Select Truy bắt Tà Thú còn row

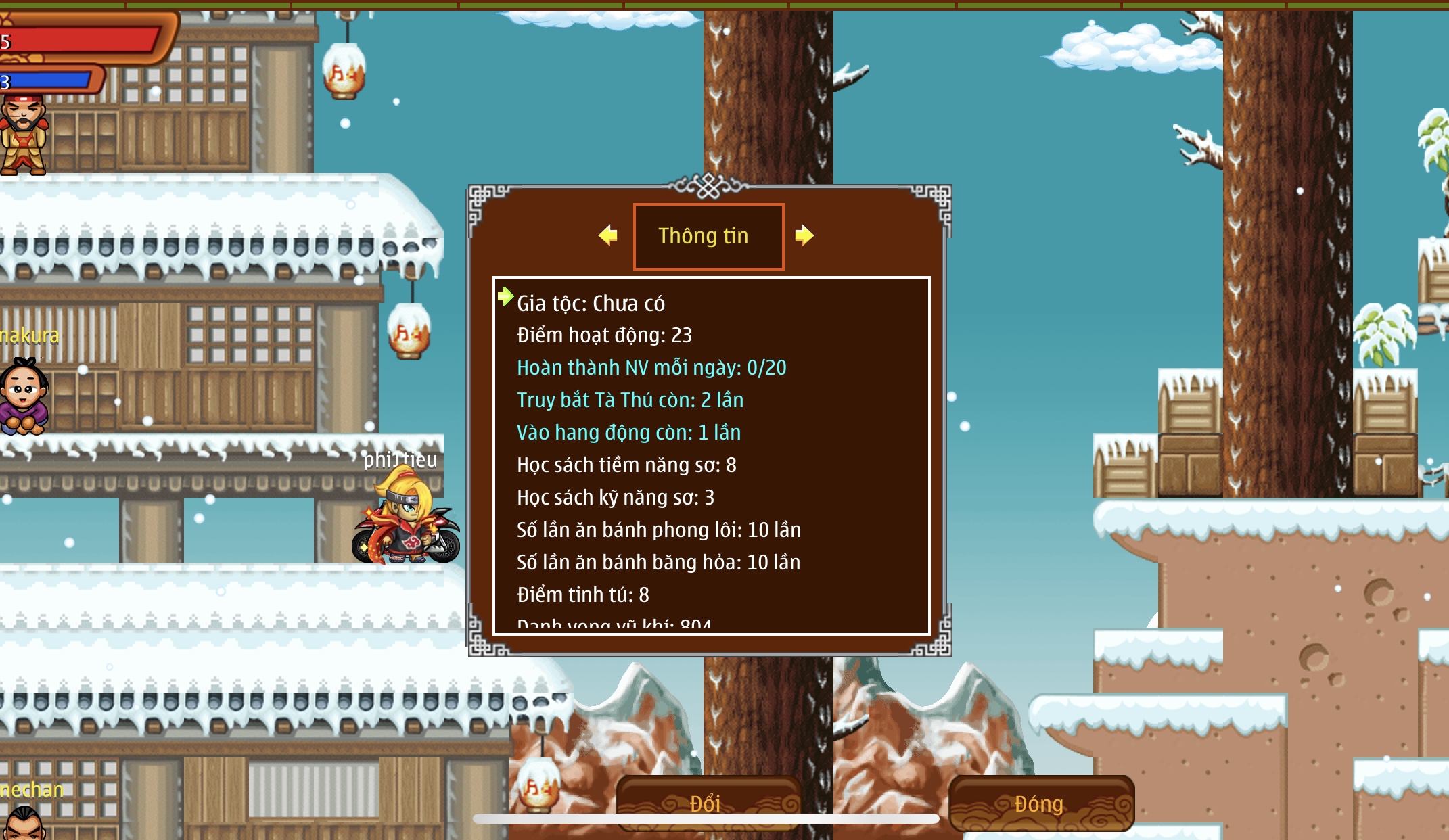point(630,400)
